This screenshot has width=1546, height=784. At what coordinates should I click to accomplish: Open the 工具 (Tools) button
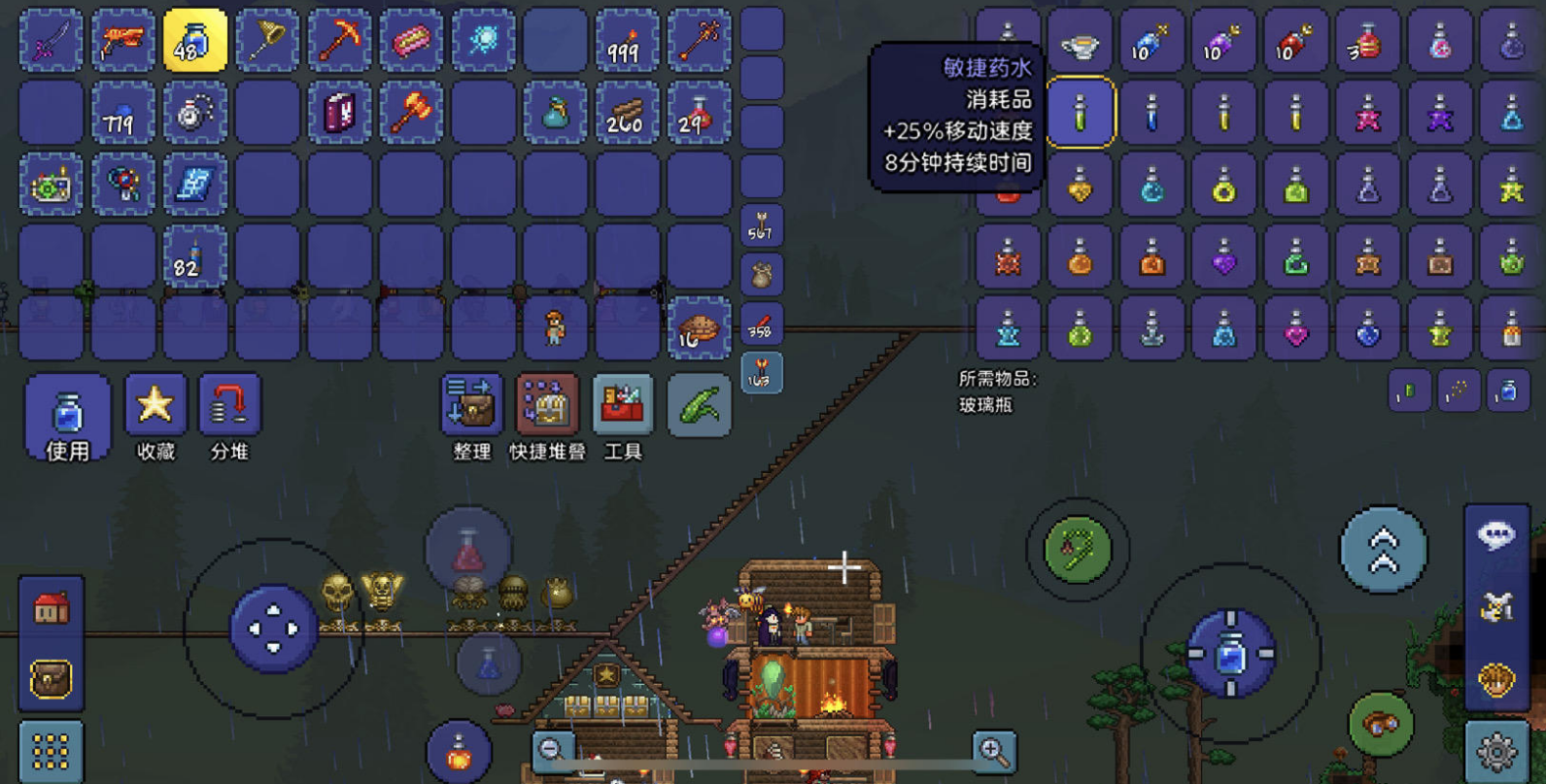[x=623, y=418]
